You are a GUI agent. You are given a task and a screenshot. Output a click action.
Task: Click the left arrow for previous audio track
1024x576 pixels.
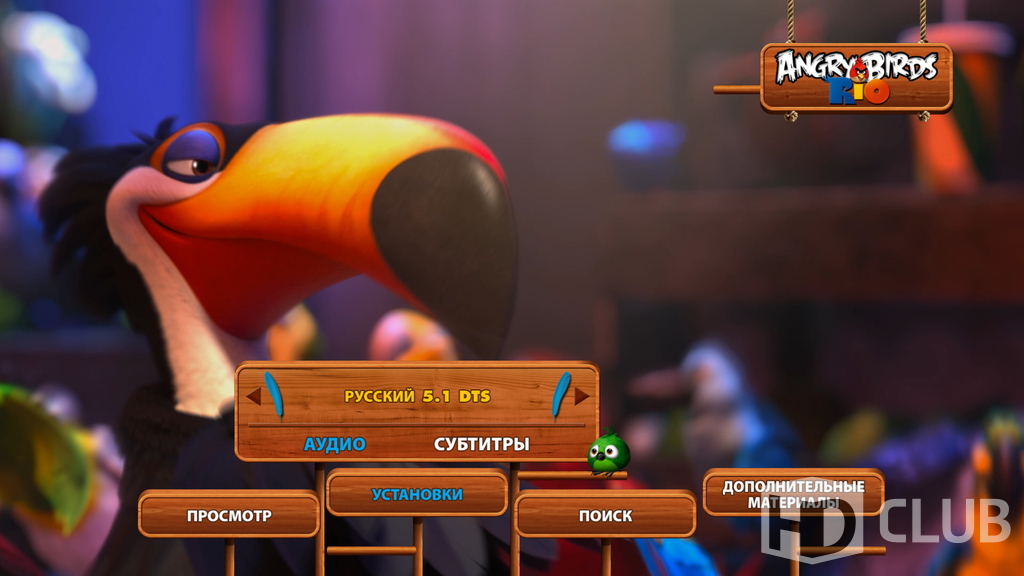(x=254, y=396)
